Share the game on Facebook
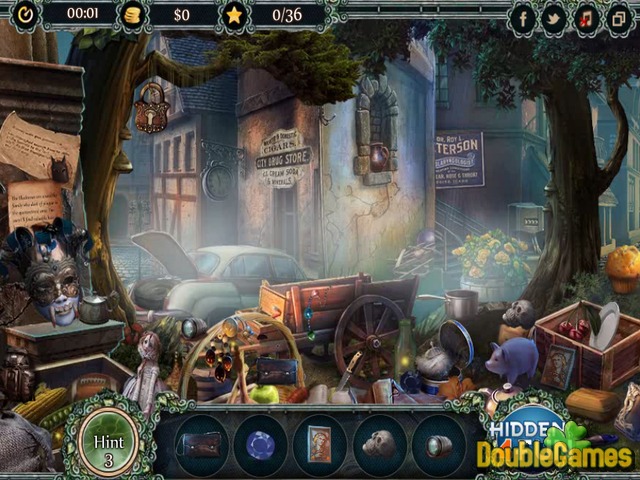 [522, 17]
